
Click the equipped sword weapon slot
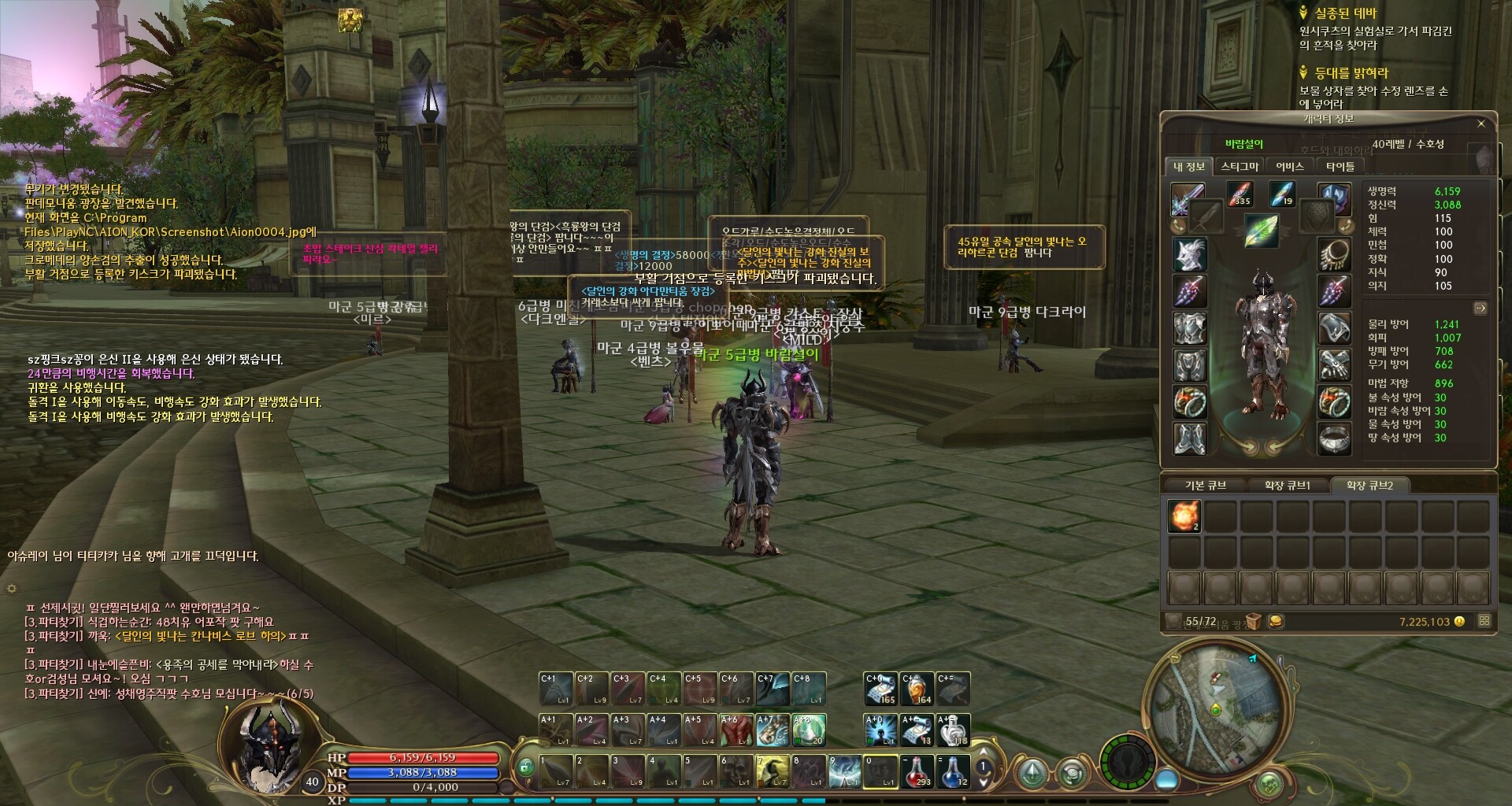pyautogui.click(x=1188, y=198)
